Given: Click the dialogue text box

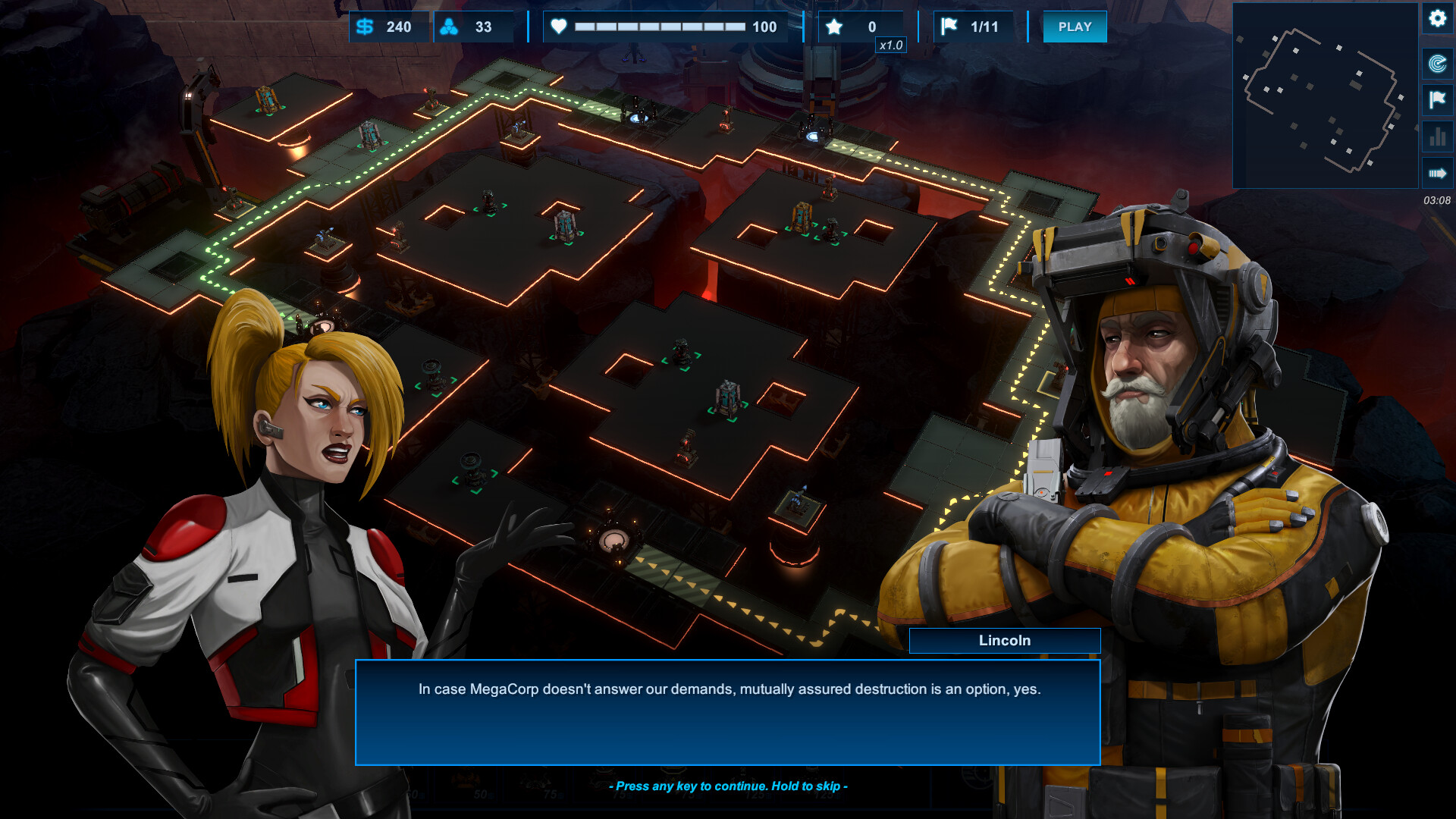Looking at the screenshot, I should pos(728,713).
